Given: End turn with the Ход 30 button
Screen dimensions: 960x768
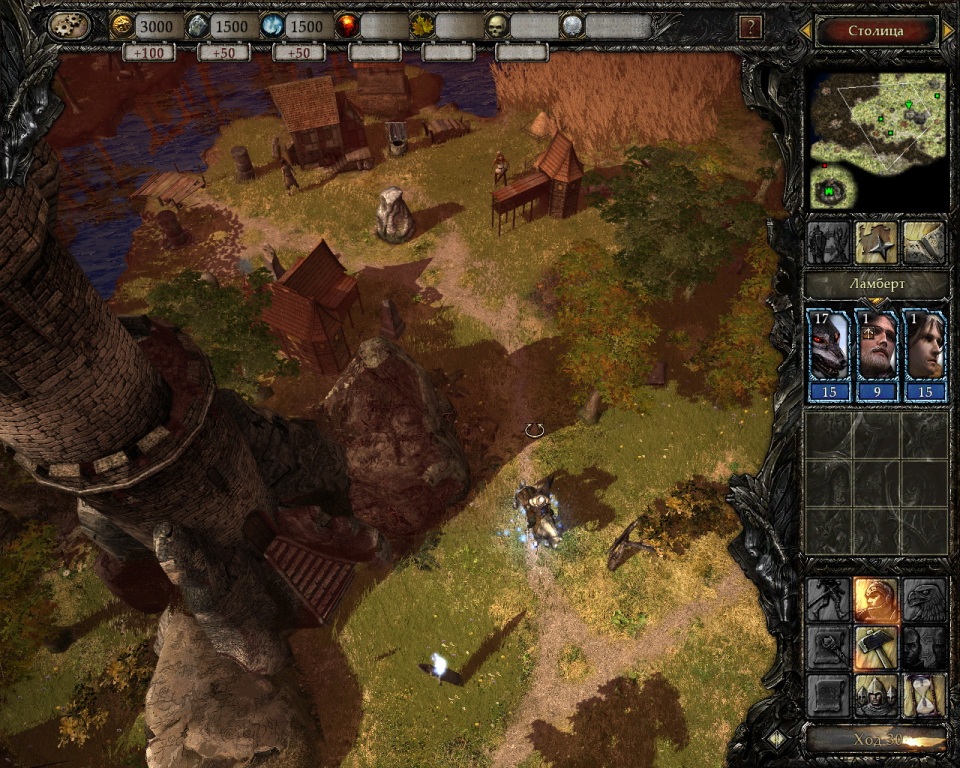Looking at the screenshot, I should [877, 739].
